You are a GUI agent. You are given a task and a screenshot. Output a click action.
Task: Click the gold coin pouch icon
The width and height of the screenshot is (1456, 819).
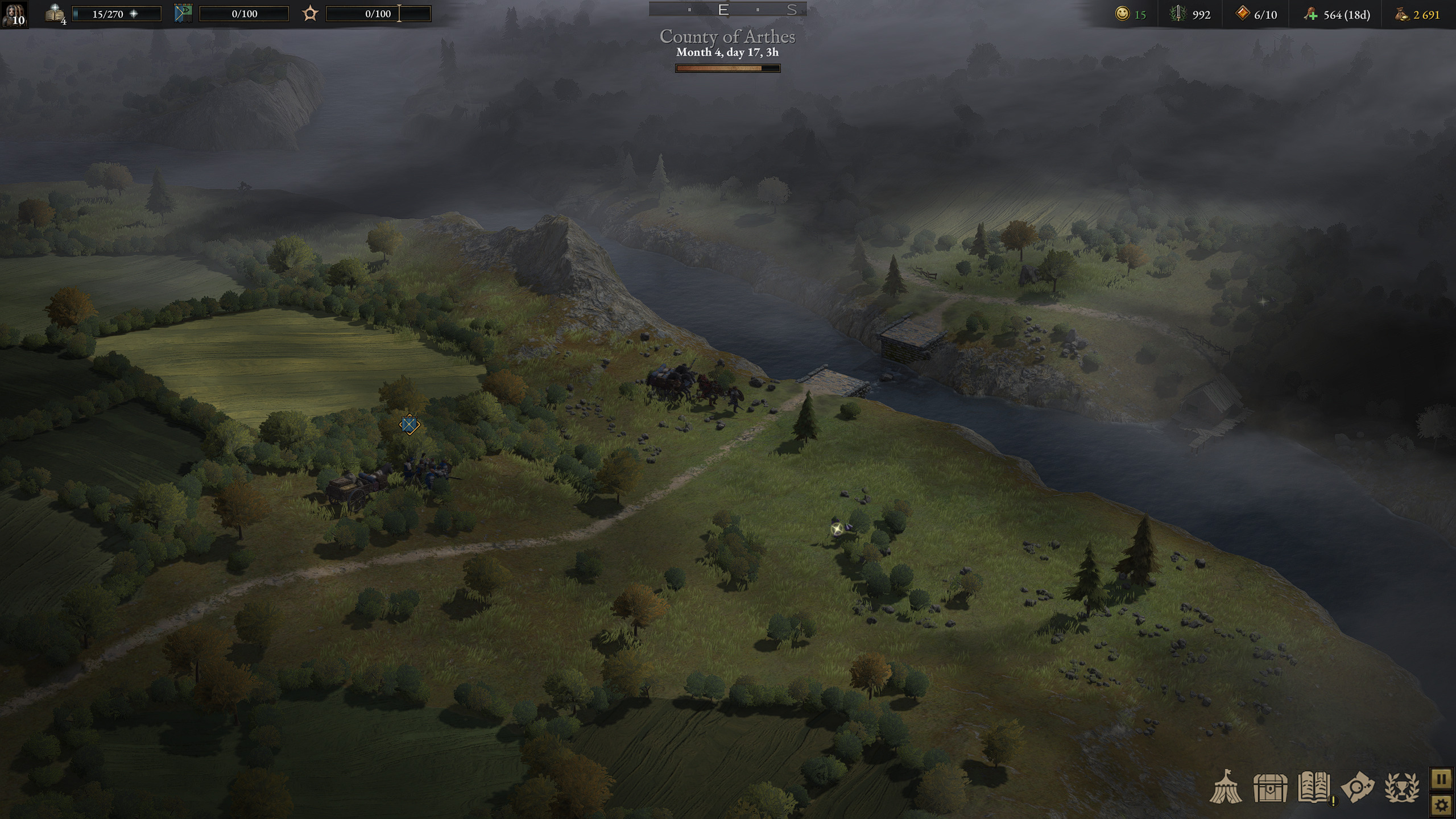1401,14
